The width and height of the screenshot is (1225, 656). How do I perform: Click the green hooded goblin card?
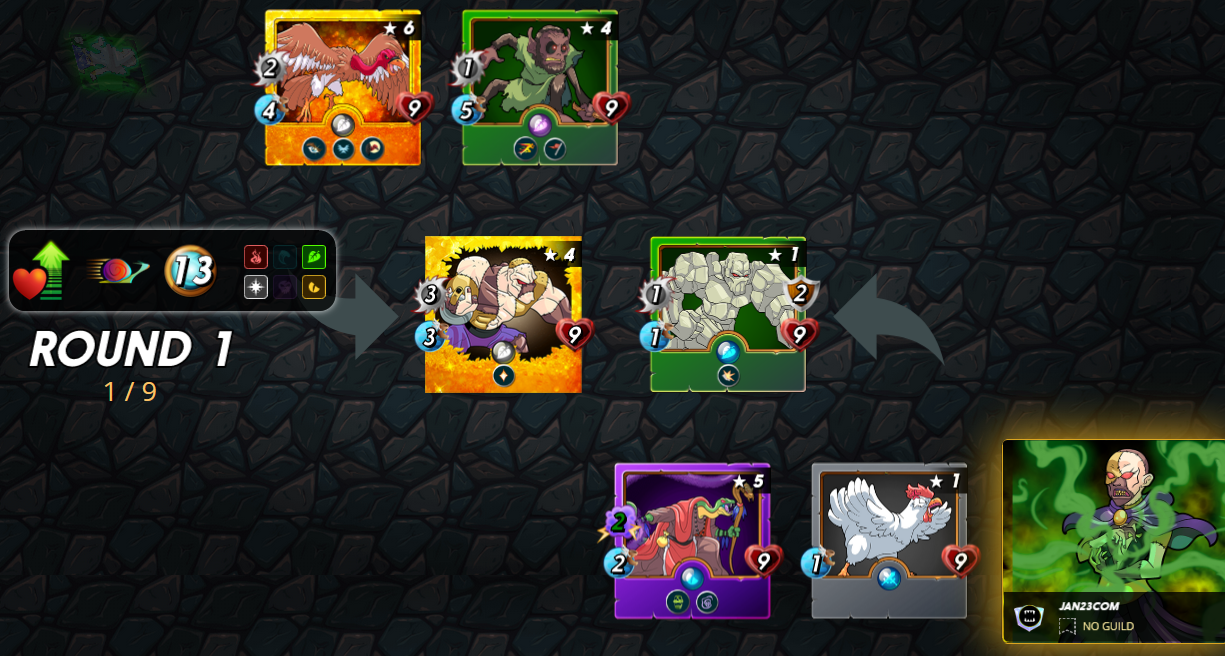tap(540, 88)
